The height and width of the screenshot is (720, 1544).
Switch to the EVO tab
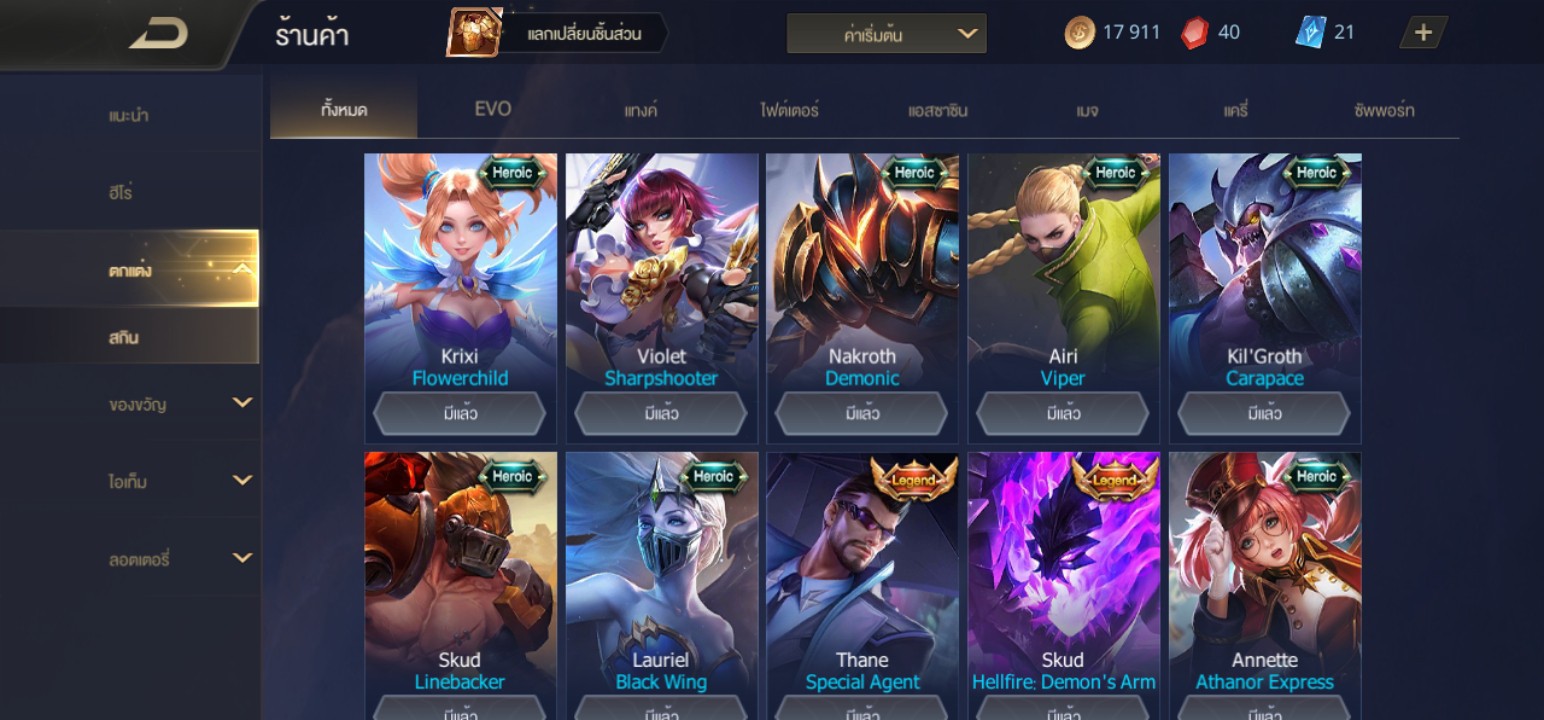click(492, 109)
